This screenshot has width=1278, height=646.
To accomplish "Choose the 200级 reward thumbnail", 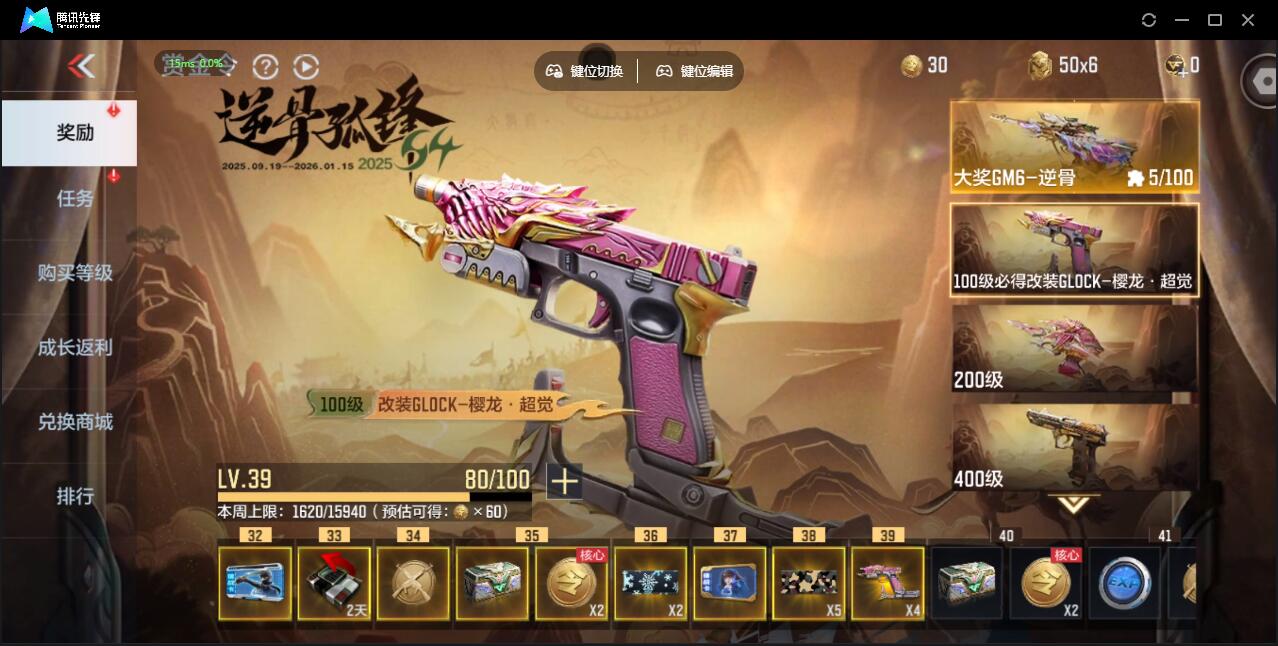I will 1074,348.
